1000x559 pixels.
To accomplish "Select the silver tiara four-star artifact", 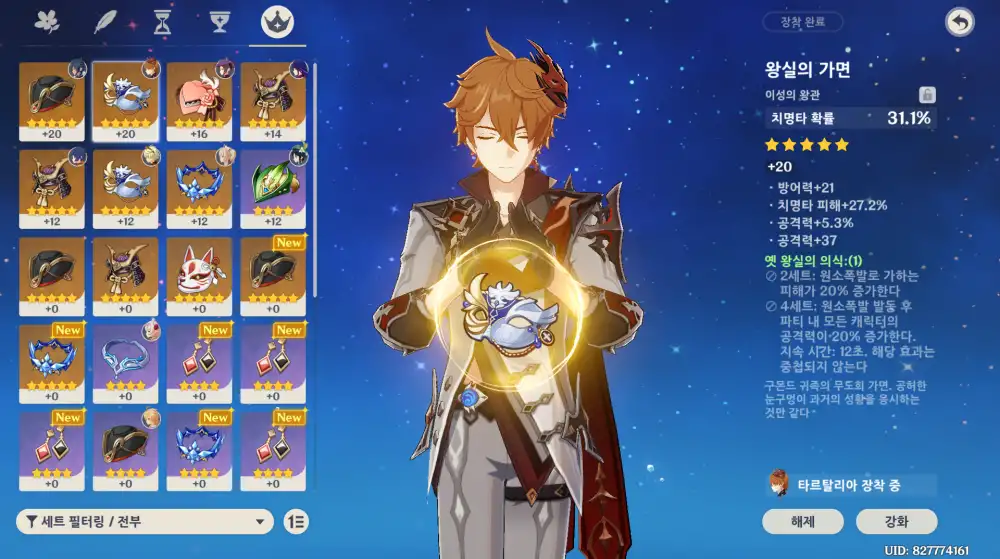I will [125, 361].
